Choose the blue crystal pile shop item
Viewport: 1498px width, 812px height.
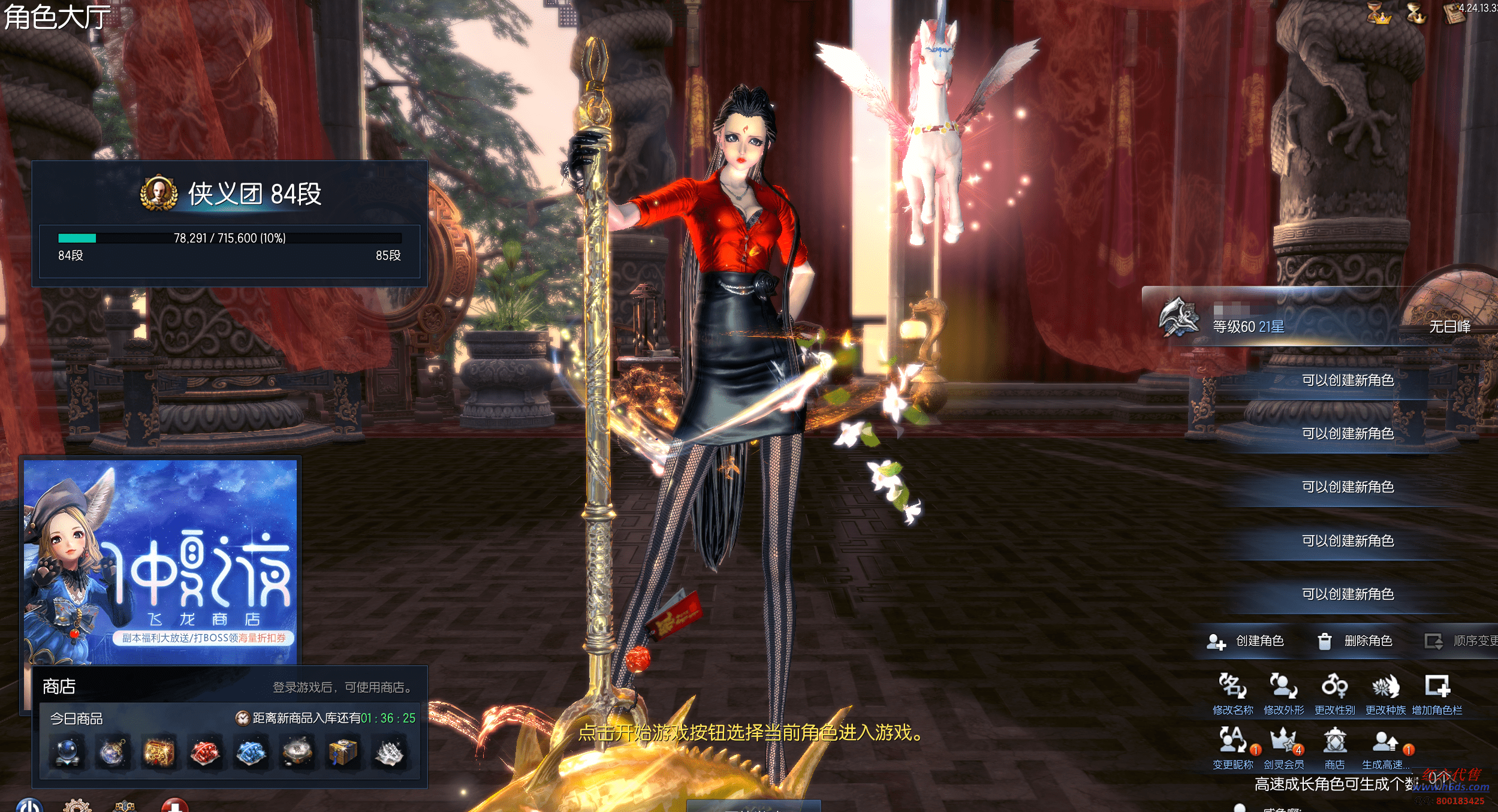pyautogui.click(x=251, y=753)
